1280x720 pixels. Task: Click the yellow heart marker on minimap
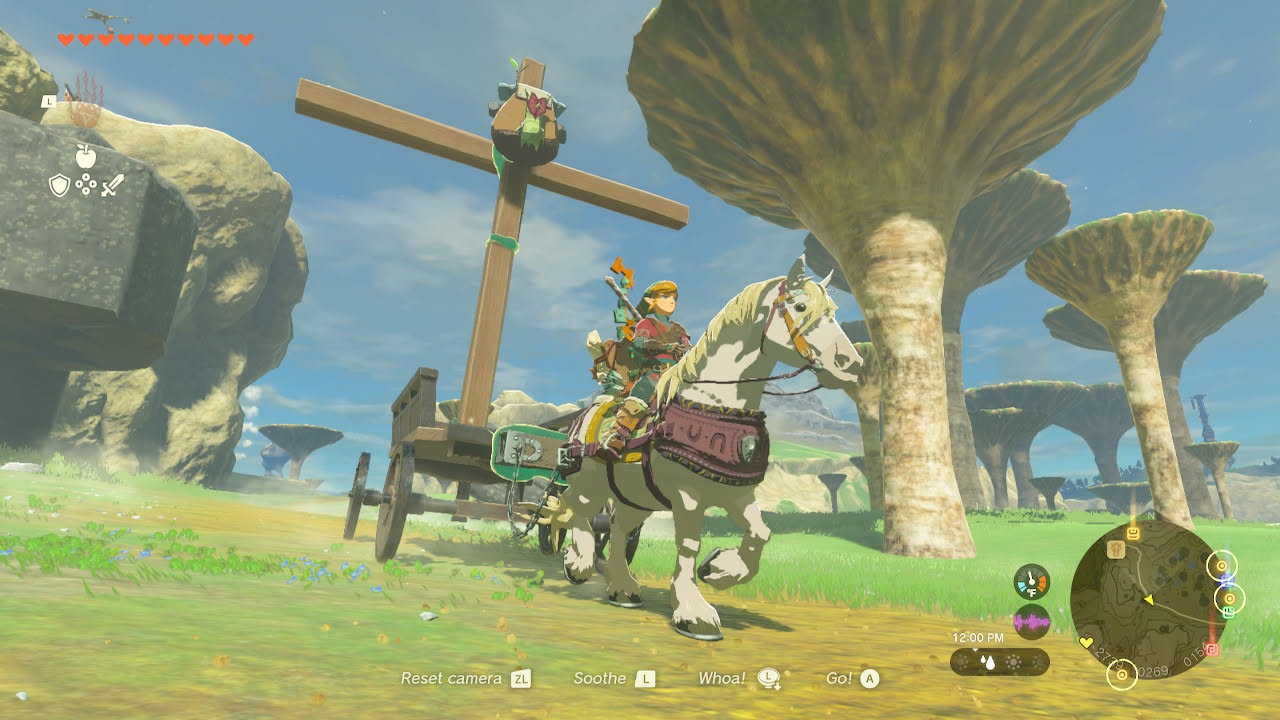click(1087, 642)
